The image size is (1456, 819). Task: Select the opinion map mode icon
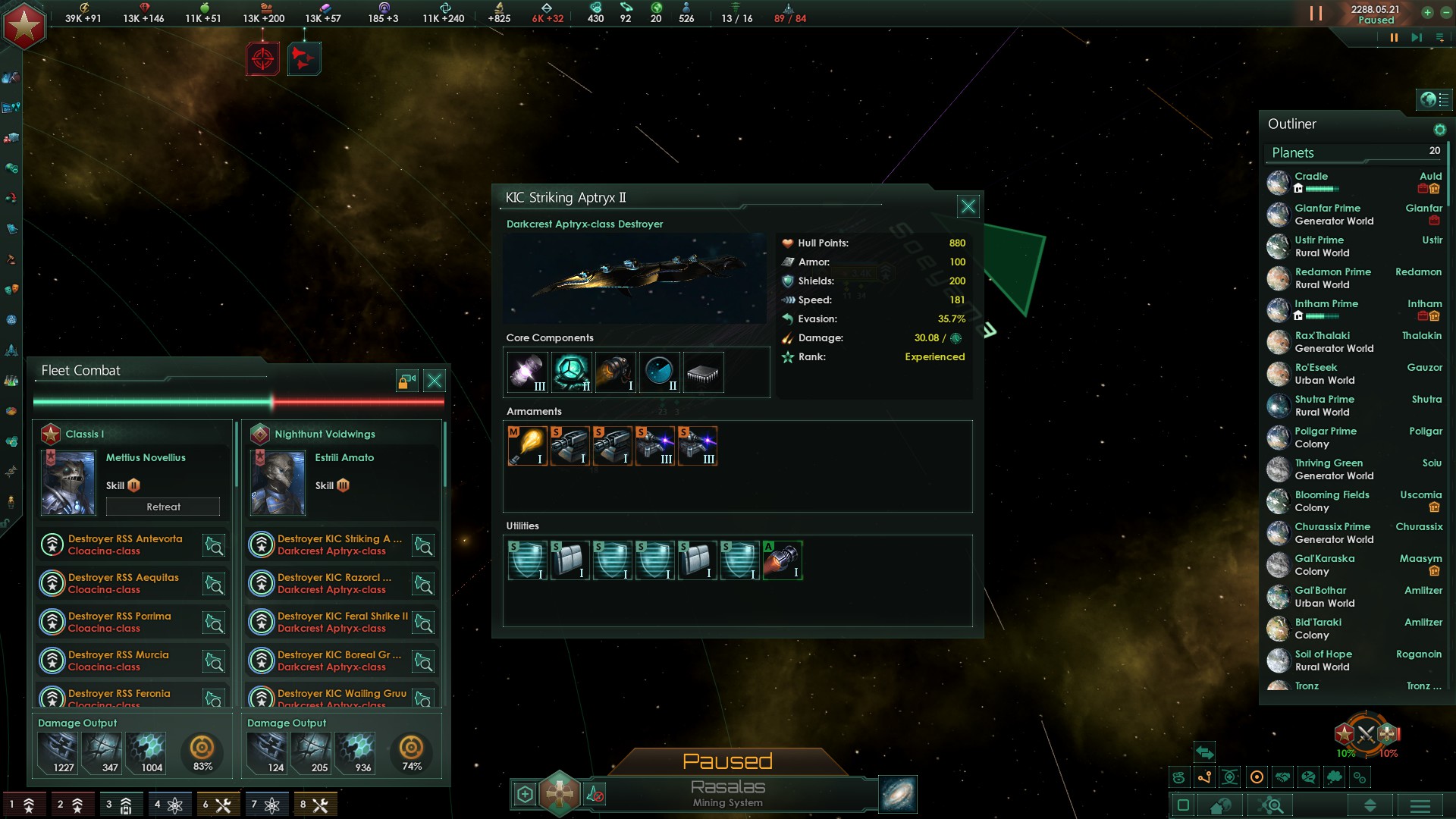[x=1307, y=777]
